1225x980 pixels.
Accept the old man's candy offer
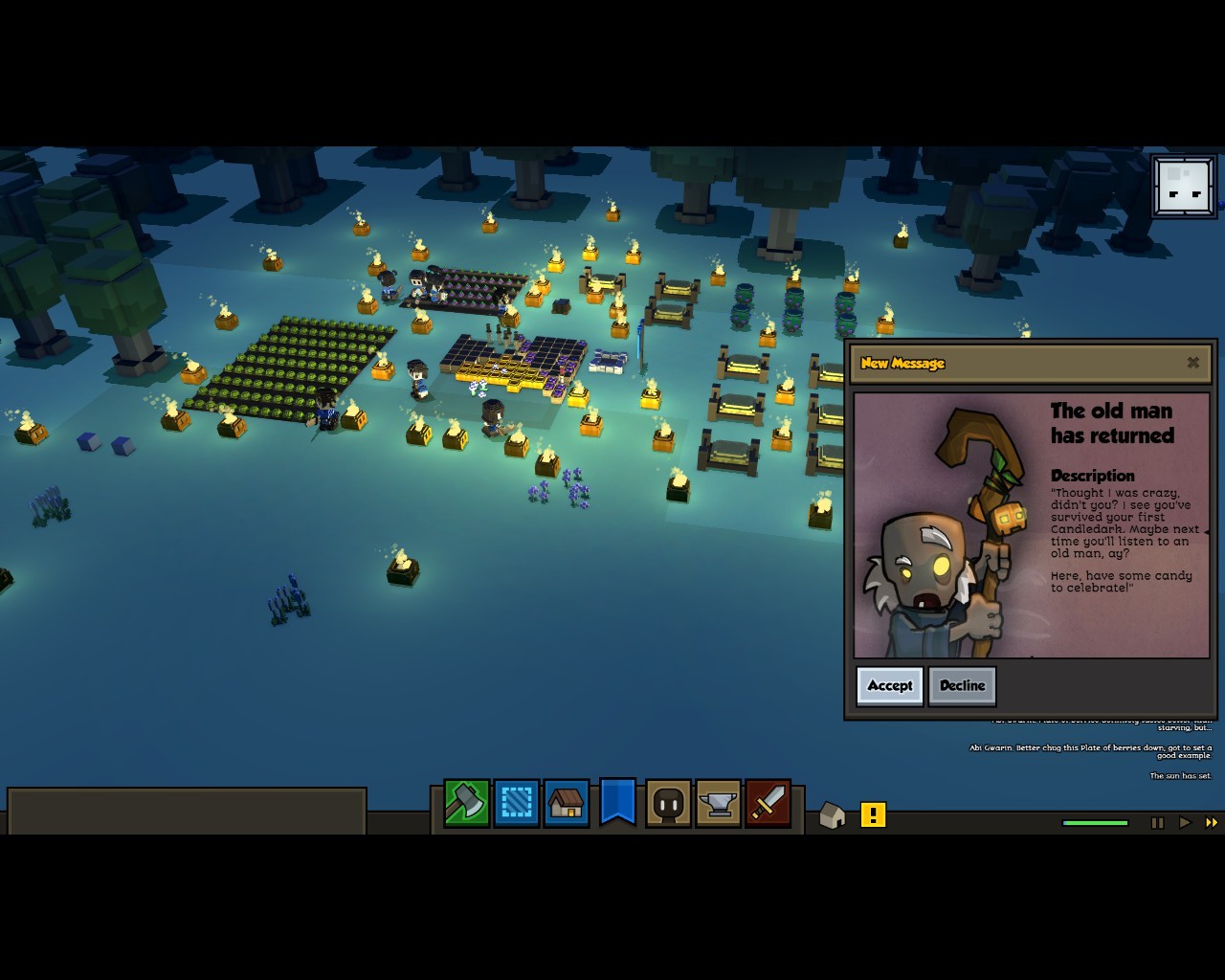889,685
